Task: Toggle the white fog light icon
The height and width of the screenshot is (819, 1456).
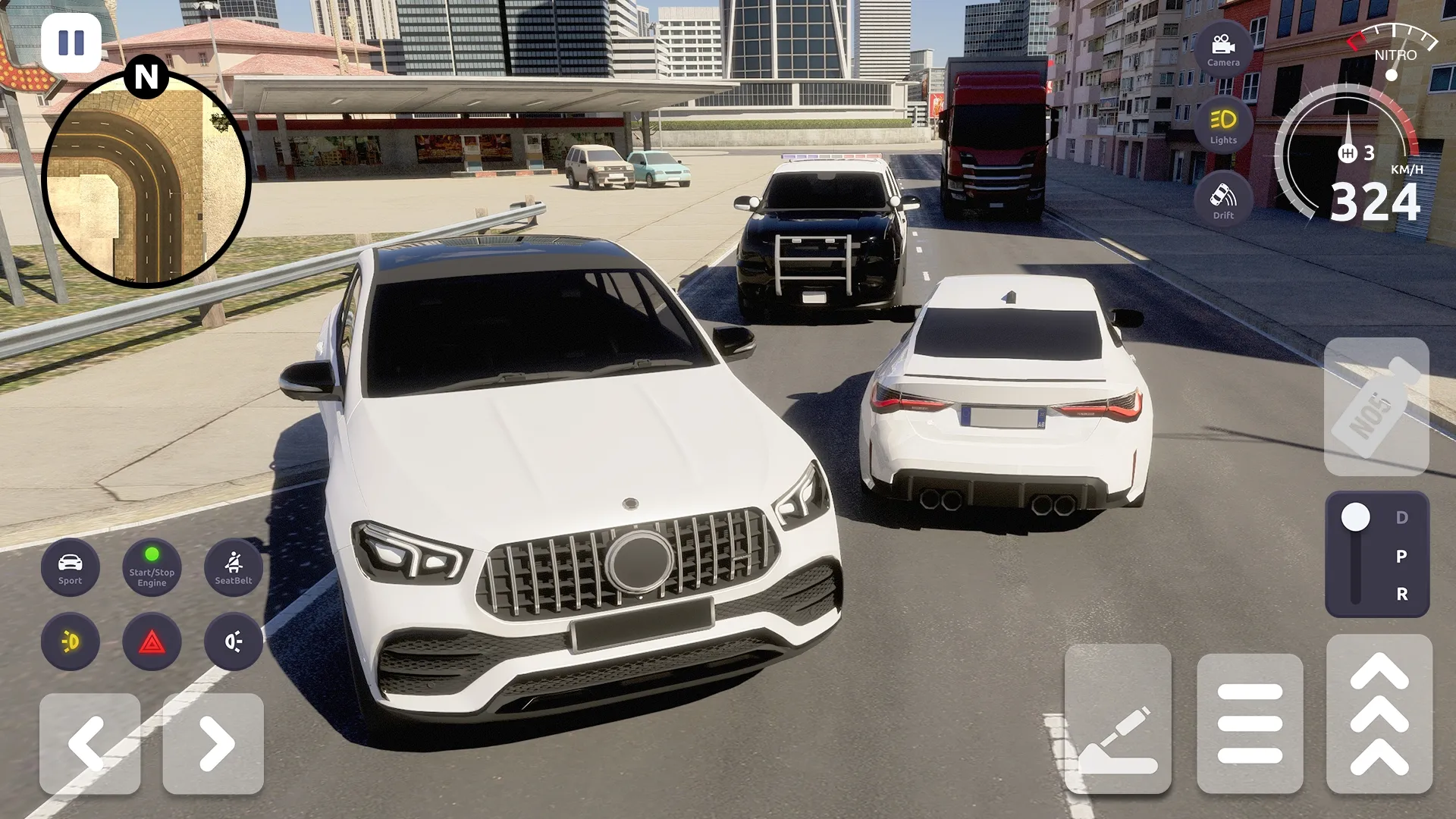Action: click(234, 642)
